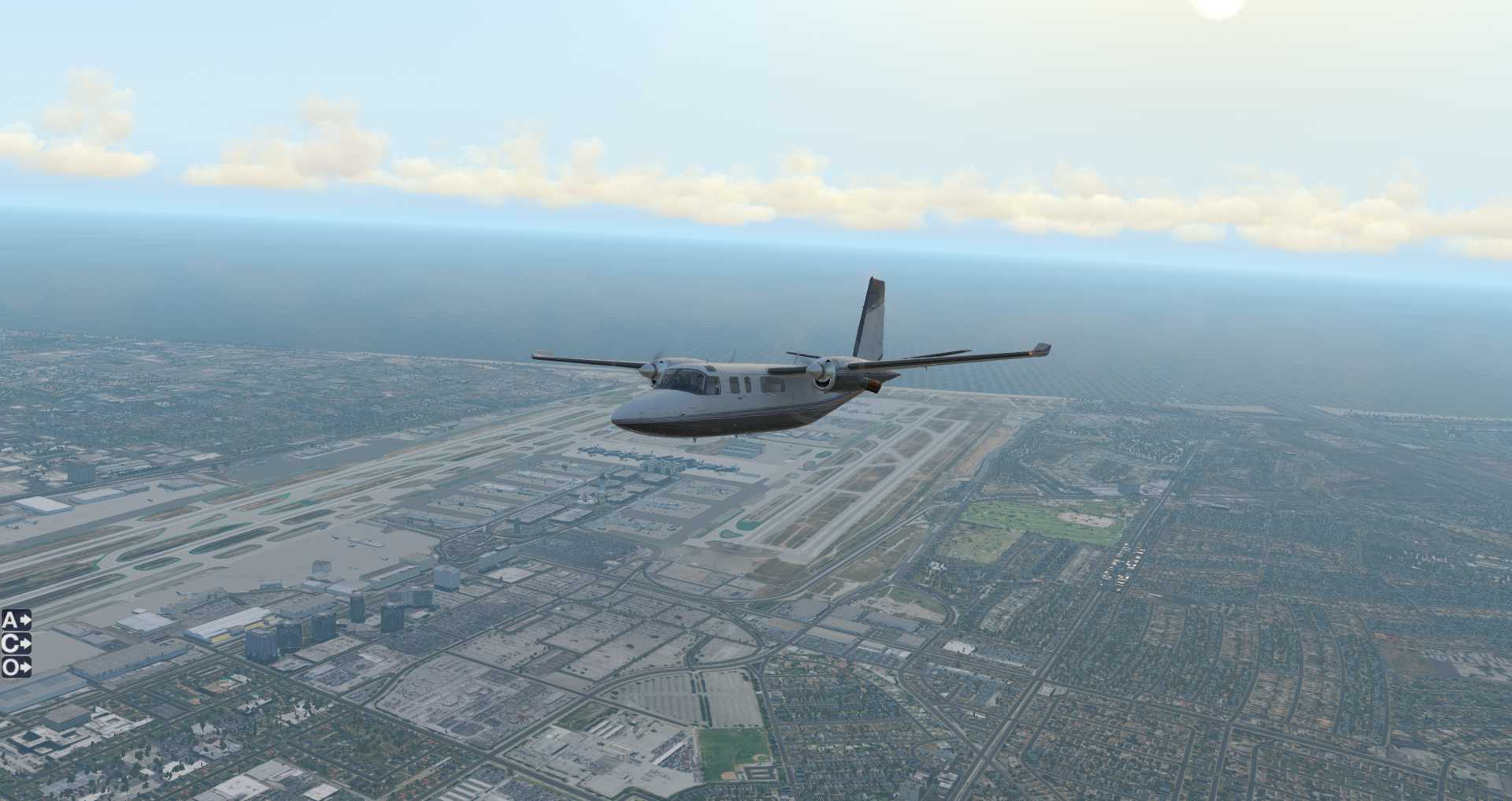Open the "C" arrow side tab
This screenshot has width=1512, height=801.
coord(16,643)
